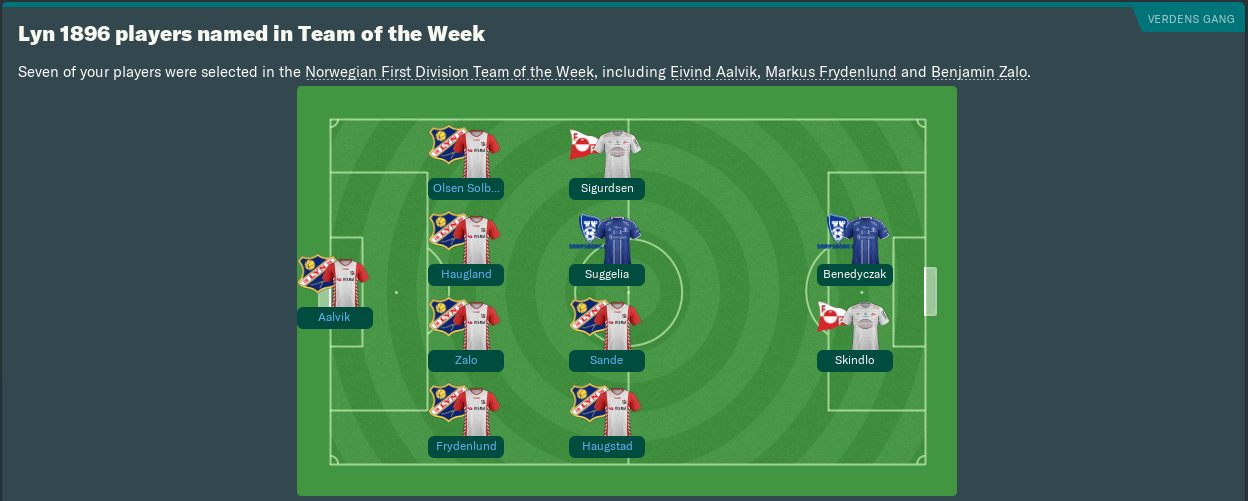The image size is (1248, 501).
Task: Select goalkeeper Aalvik's name label on the pitch
Action: click(x=335, y=318)
